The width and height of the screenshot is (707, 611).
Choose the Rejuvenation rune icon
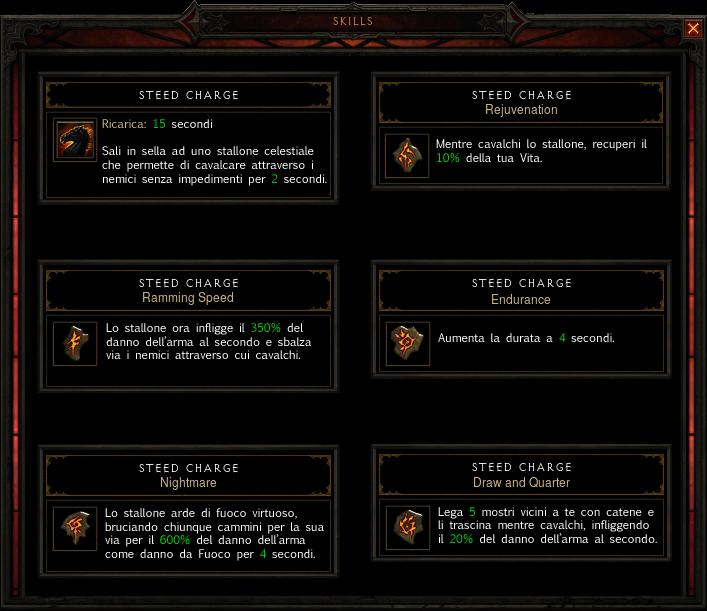pyautogui.click(x=408, y=155)
